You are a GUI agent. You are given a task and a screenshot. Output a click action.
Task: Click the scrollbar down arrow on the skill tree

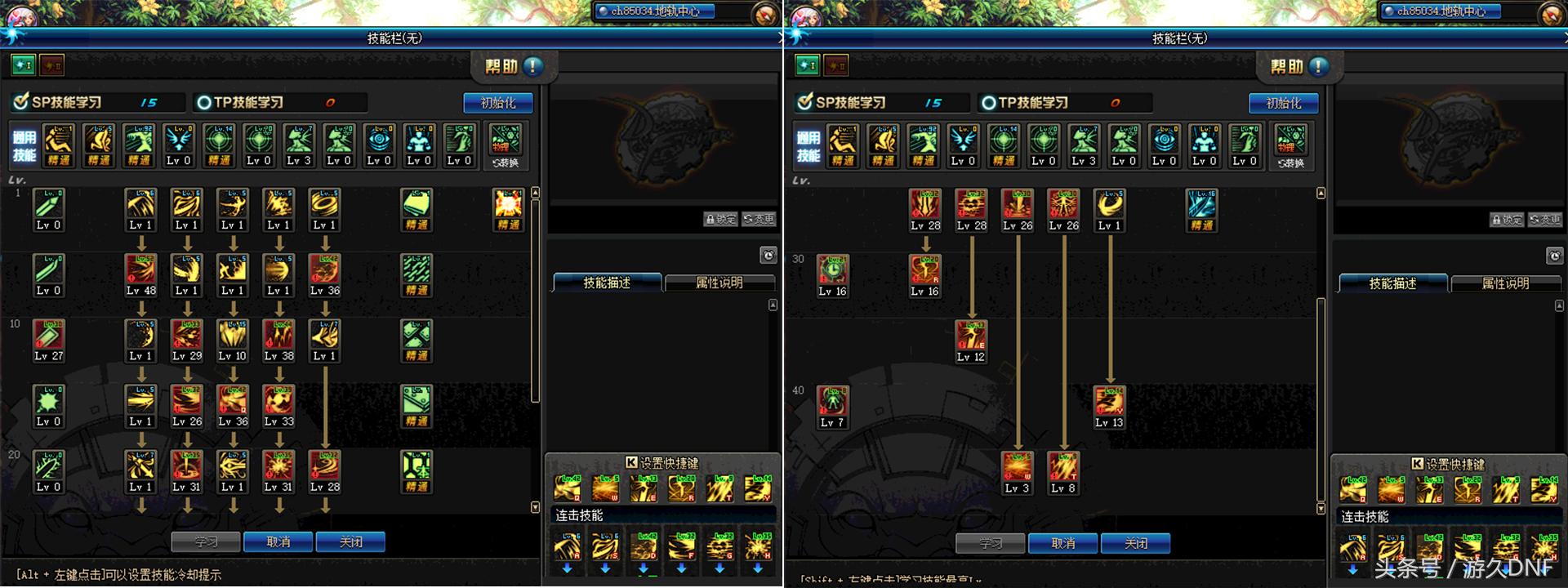pyautogui.click(x=535, y=508)
